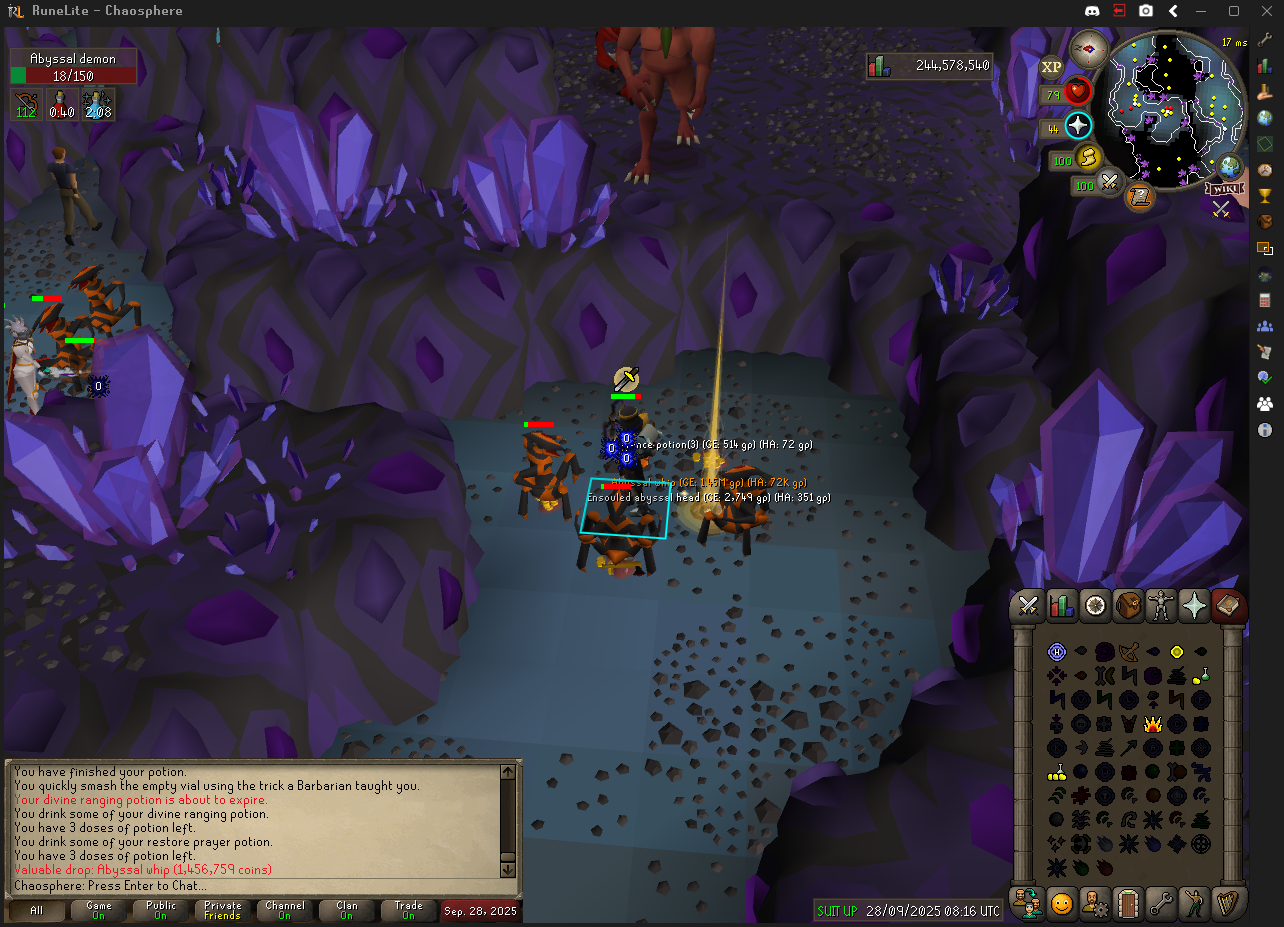1284x927 pixels.
Task: Open the Combat Options crossed-swords tab
Action: click(1028, 605)
